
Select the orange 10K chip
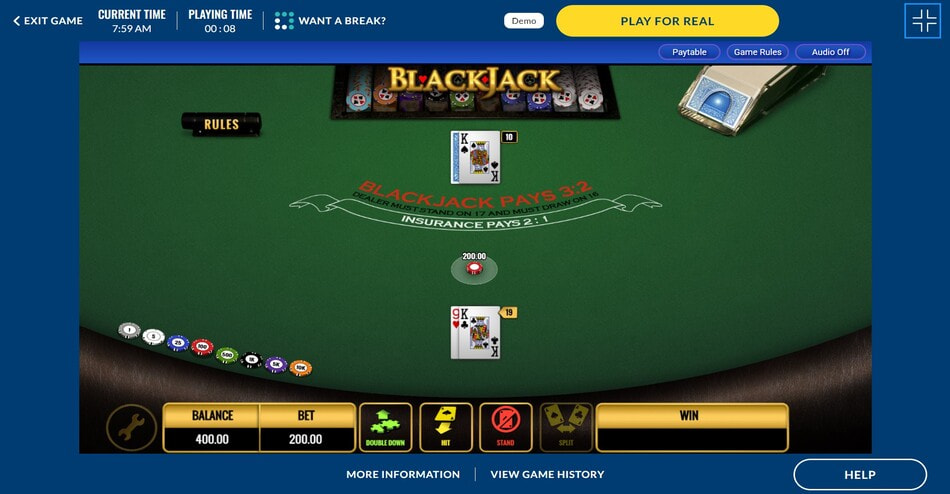pos(301,368)
